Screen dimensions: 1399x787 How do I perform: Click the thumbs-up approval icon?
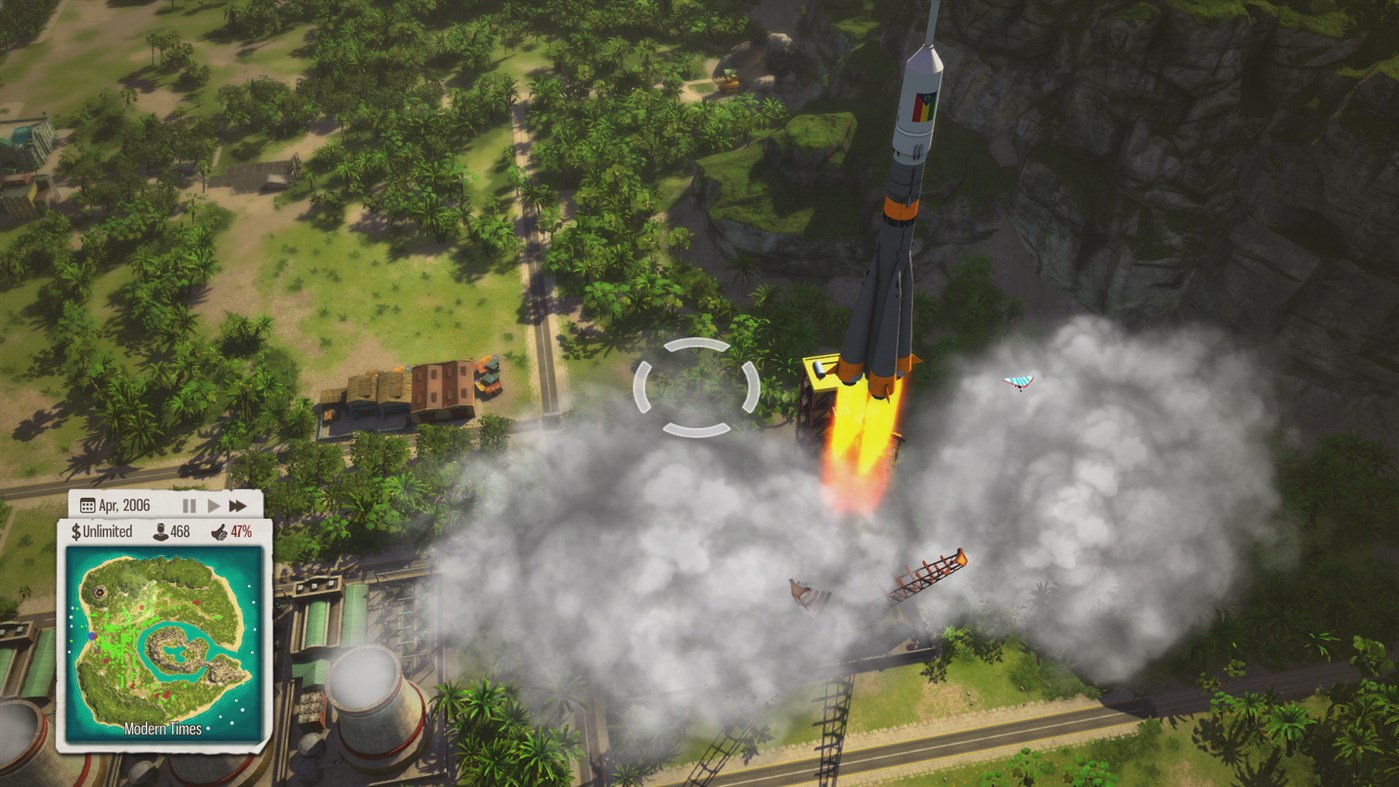tap(220, 531)
